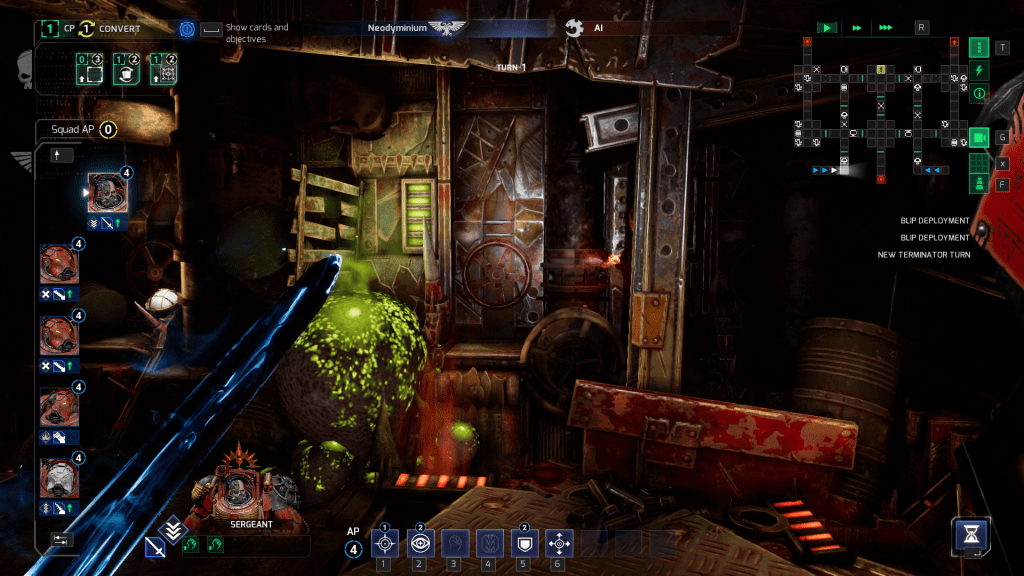Image resolution: width=1024 pixels, height=576 pixels.
Task: Choose the targeting grid card
Action: click(163, 73)
